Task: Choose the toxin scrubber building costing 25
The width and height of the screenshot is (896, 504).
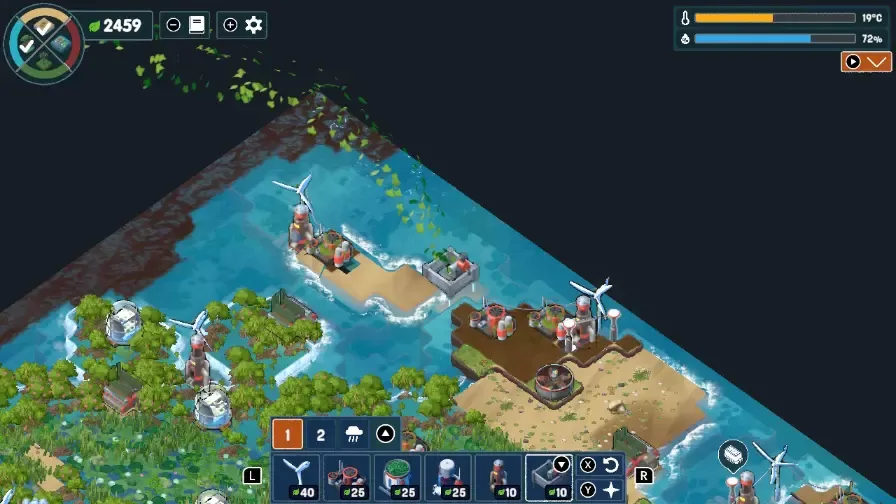Action: pyautogui.click(x=346, y=478)
